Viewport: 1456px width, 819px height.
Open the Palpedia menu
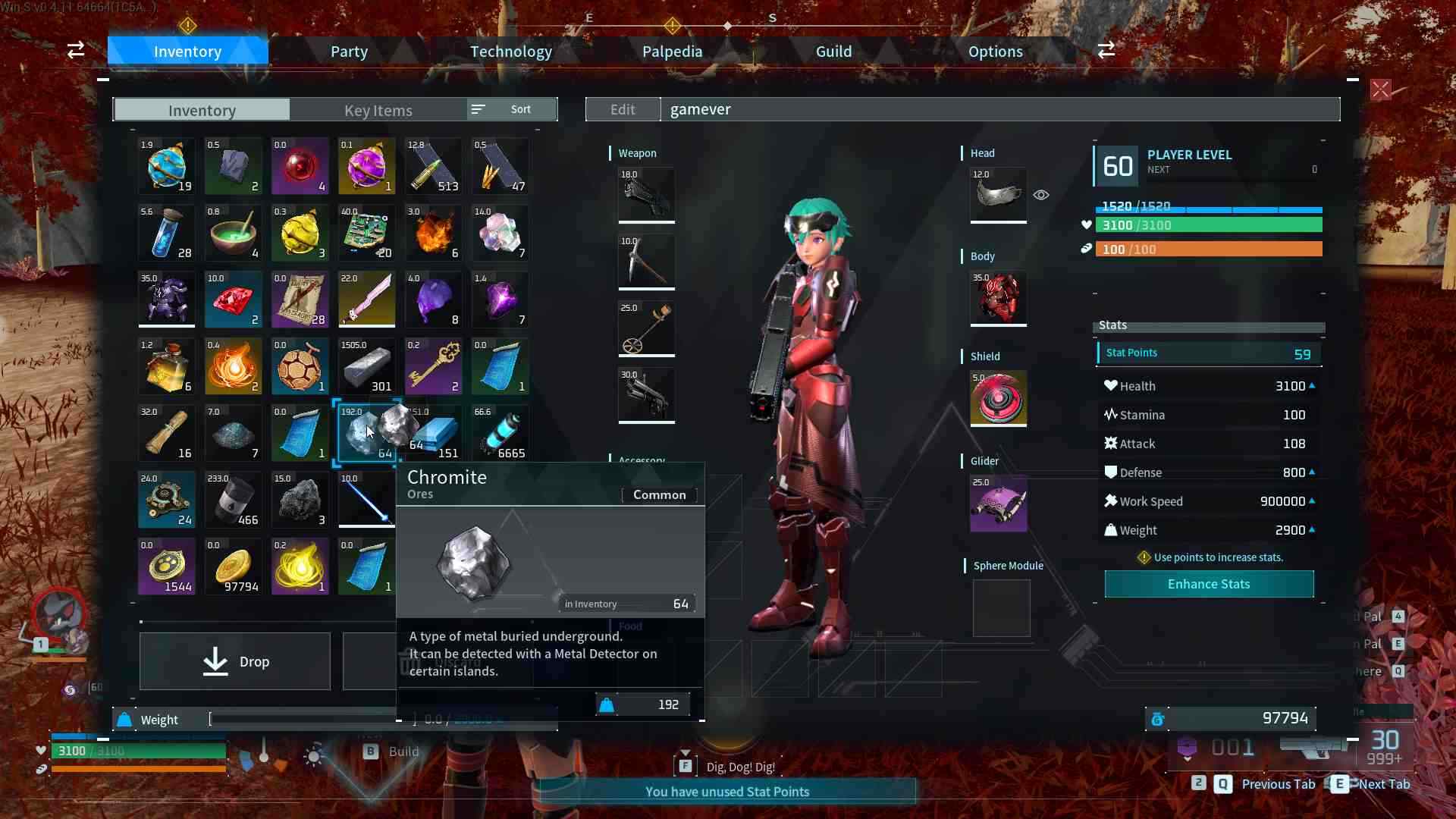pos(671,51)
